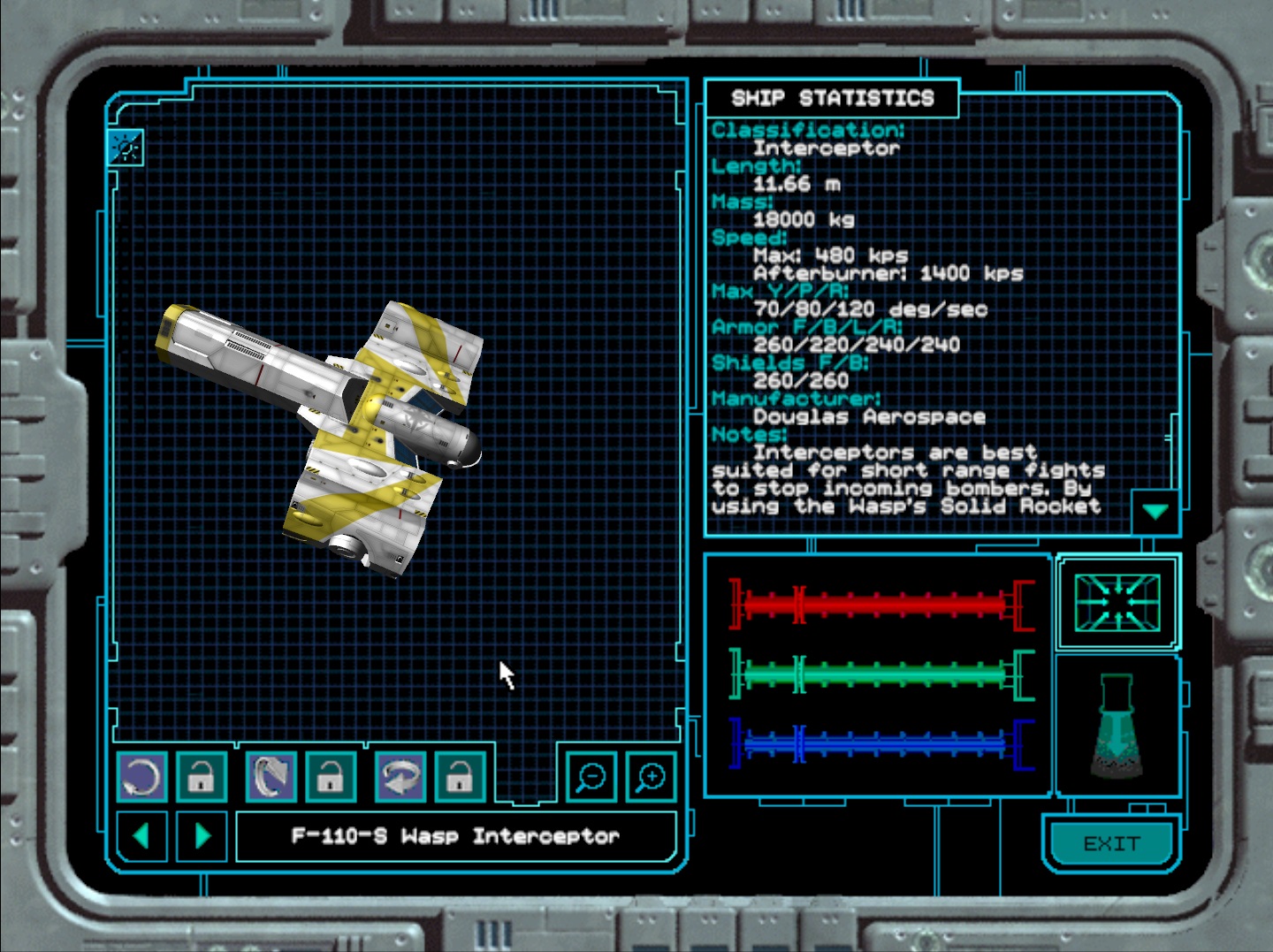Toggle the circular roll rotation arrow button
Screen dimensions: 1273x952
141,777
